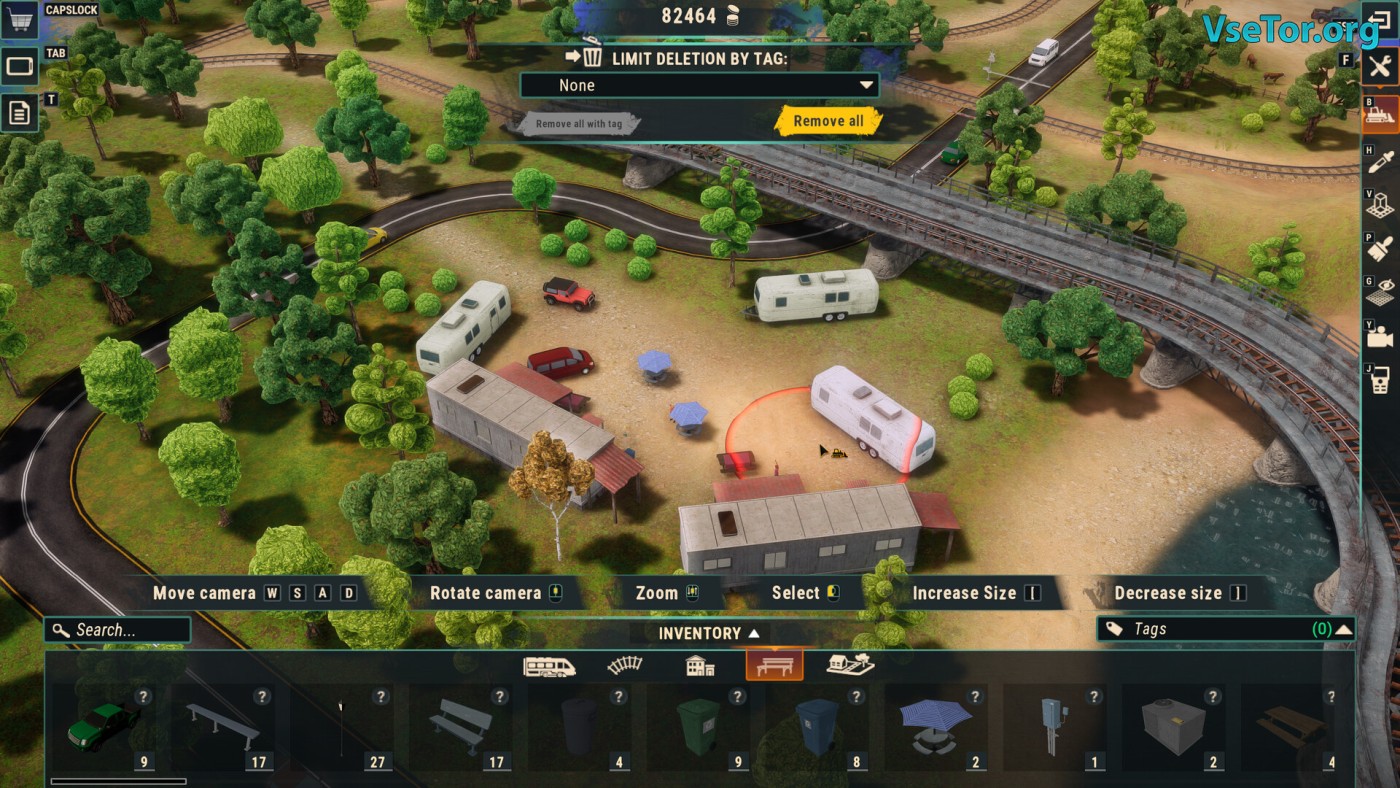
Task: Select the eyedropper picker tool
Action: point(1380,161)
